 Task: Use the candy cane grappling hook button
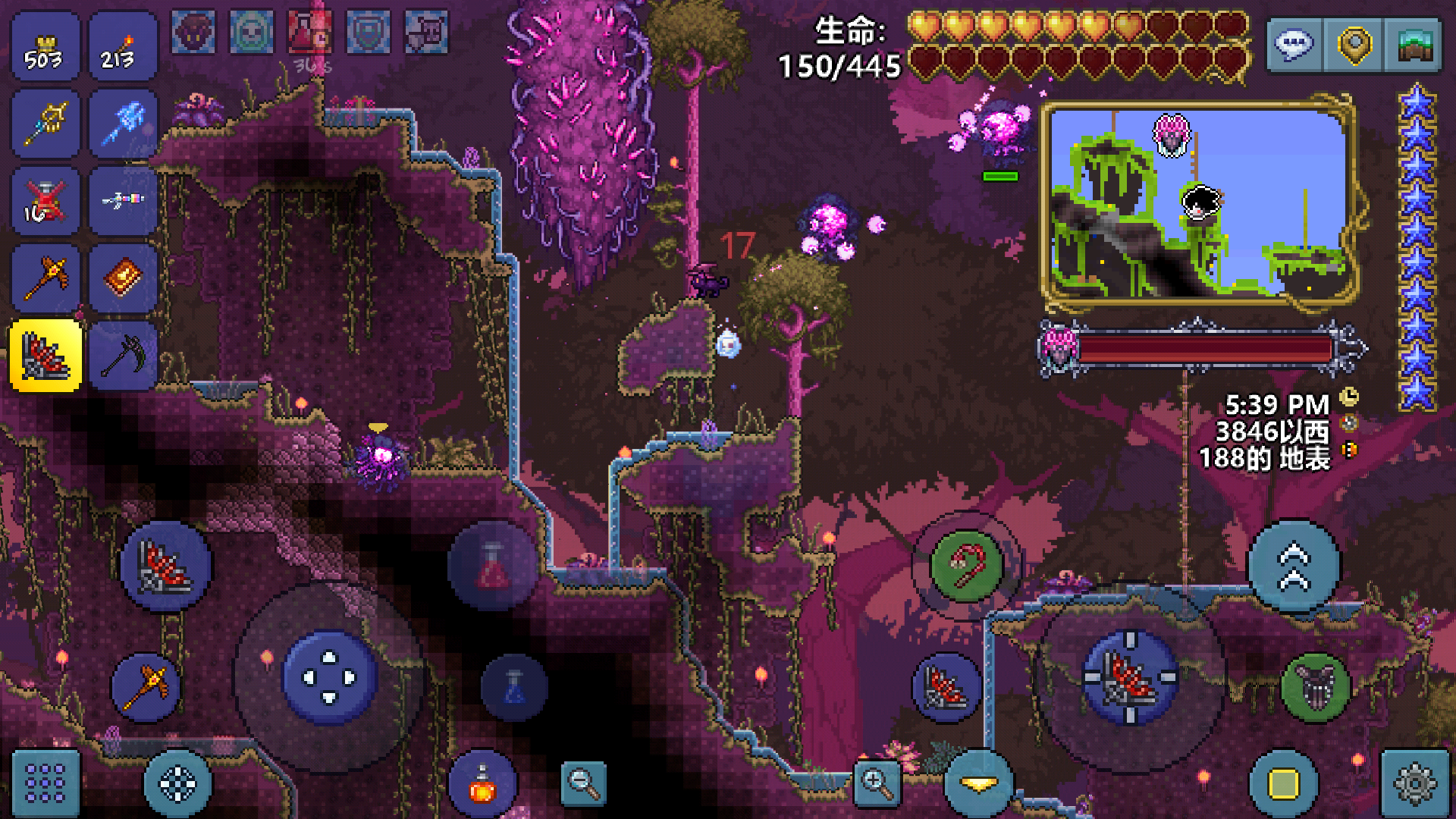[x=966, y=566]
